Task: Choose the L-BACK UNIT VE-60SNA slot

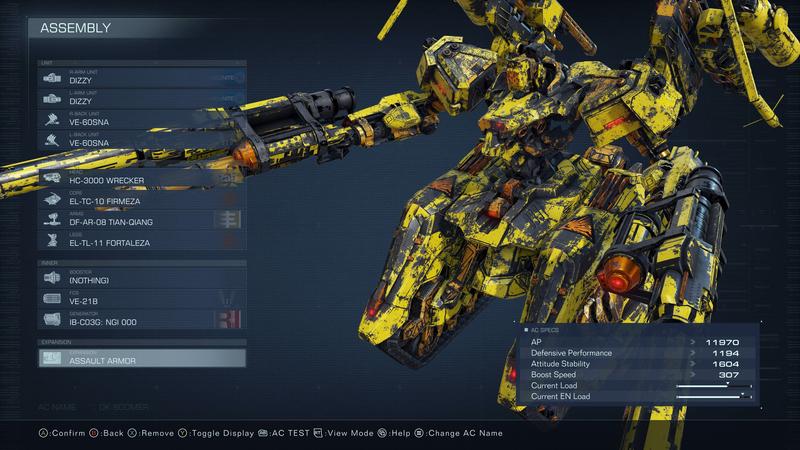Action: (x=140, y=141)
